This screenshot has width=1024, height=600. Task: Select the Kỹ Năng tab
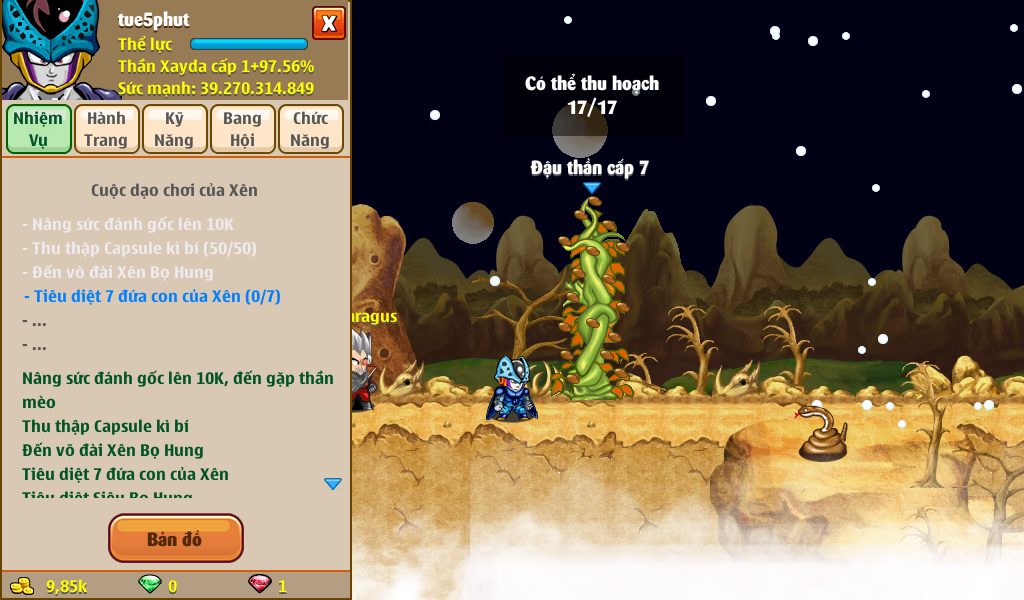click(x=174, y=129)
